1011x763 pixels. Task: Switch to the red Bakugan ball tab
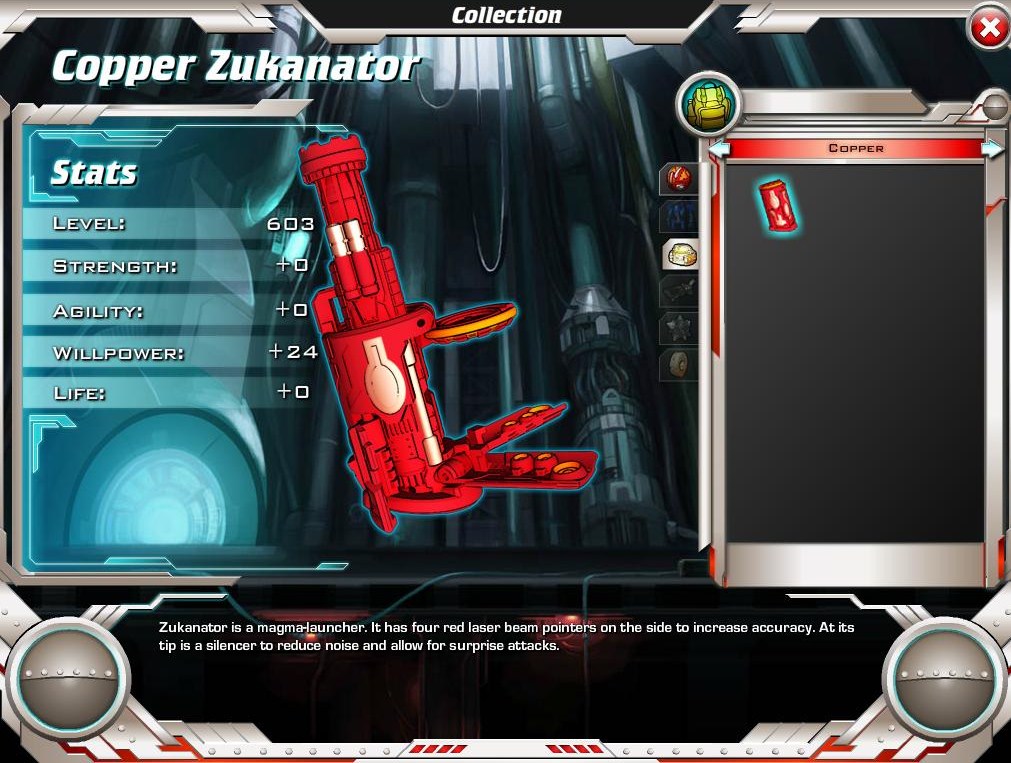680,179
